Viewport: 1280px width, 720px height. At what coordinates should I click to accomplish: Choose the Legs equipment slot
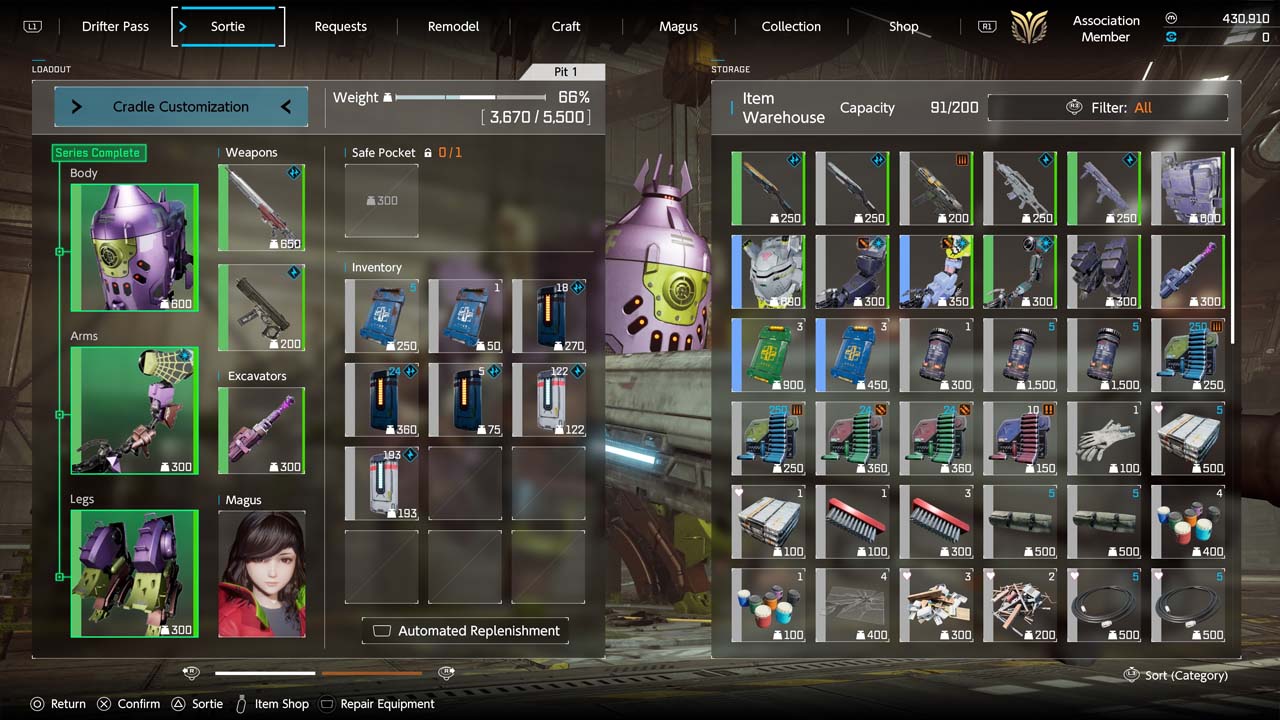click(x=134, y=574)
